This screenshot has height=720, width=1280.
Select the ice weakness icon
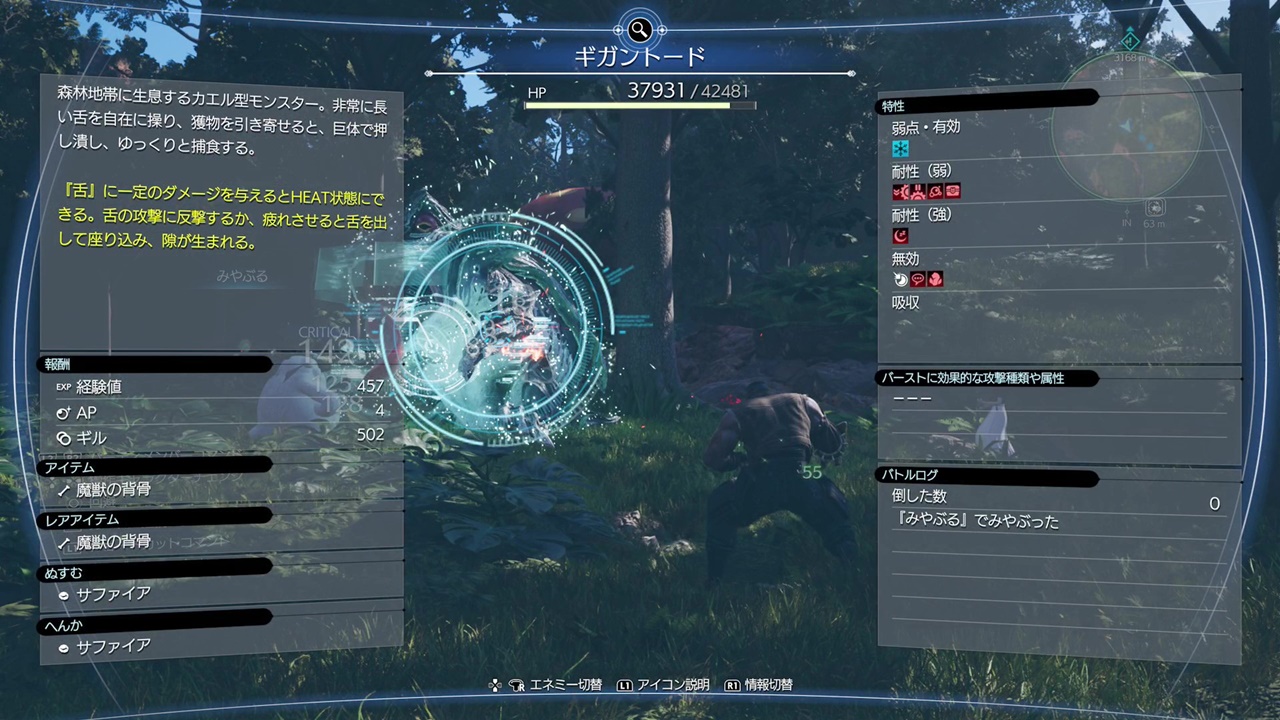coord(900,148)
